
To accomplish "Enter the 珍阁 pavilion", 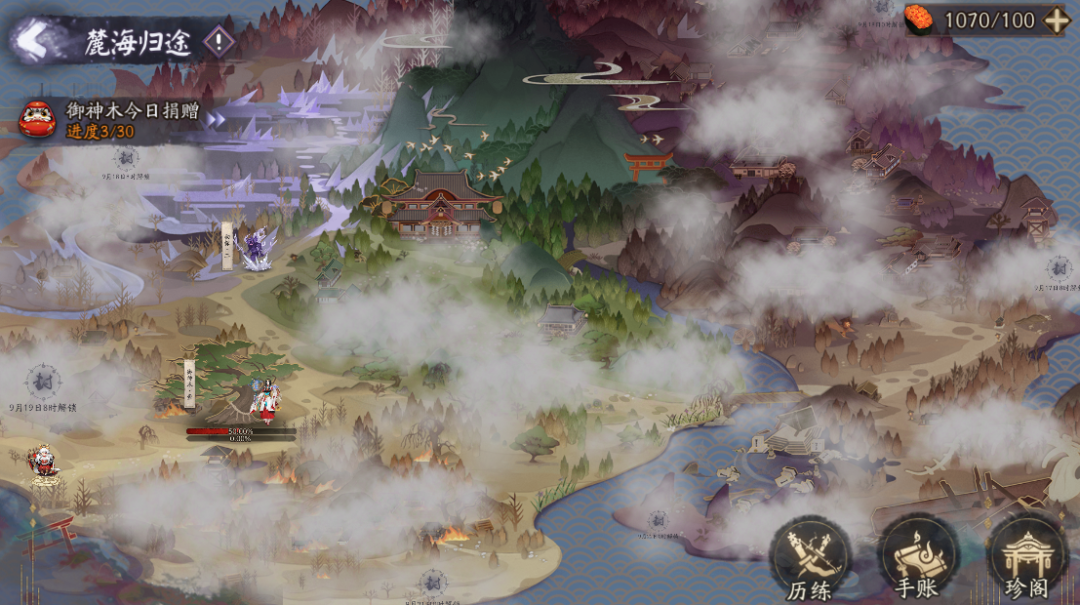I will (1027, 560).
